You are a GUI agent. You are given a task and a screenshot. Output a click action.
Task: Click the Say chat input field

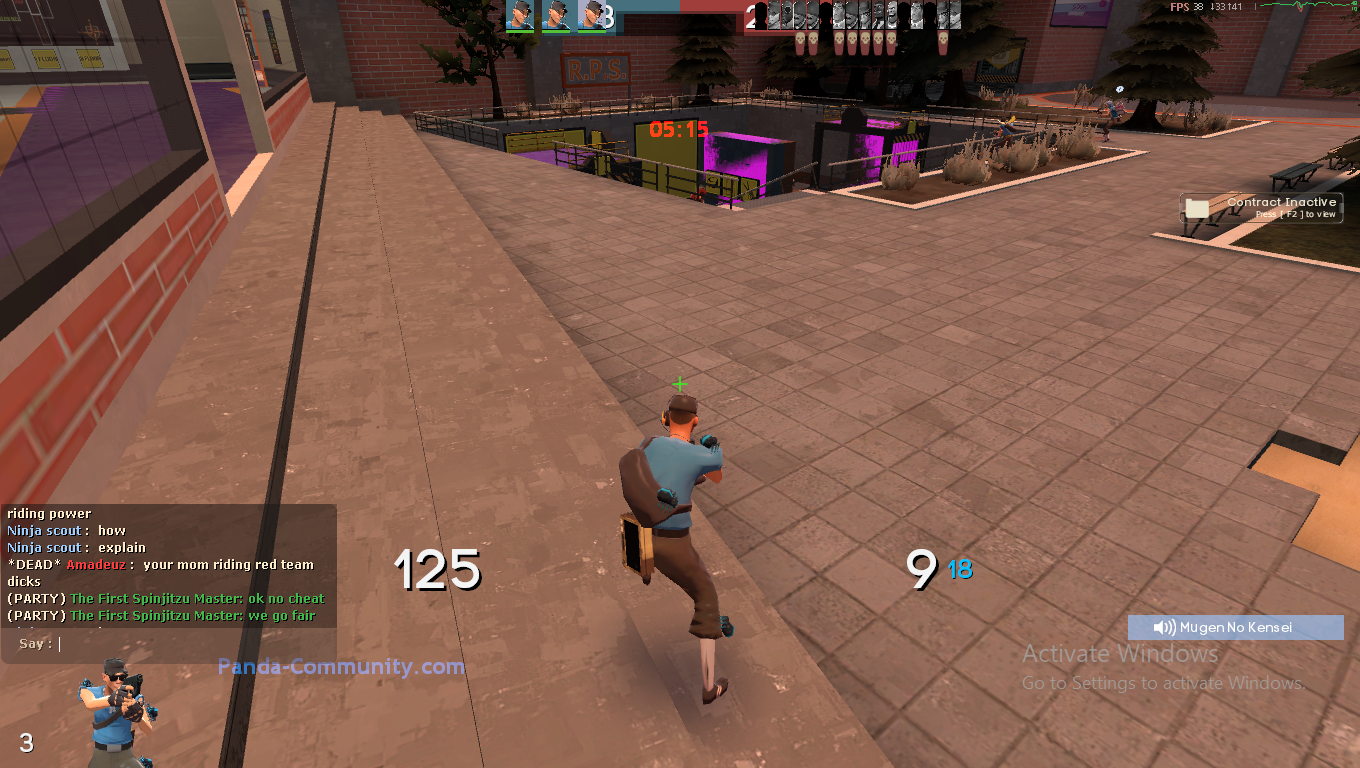pyautogui.click(x=190, y=644)
